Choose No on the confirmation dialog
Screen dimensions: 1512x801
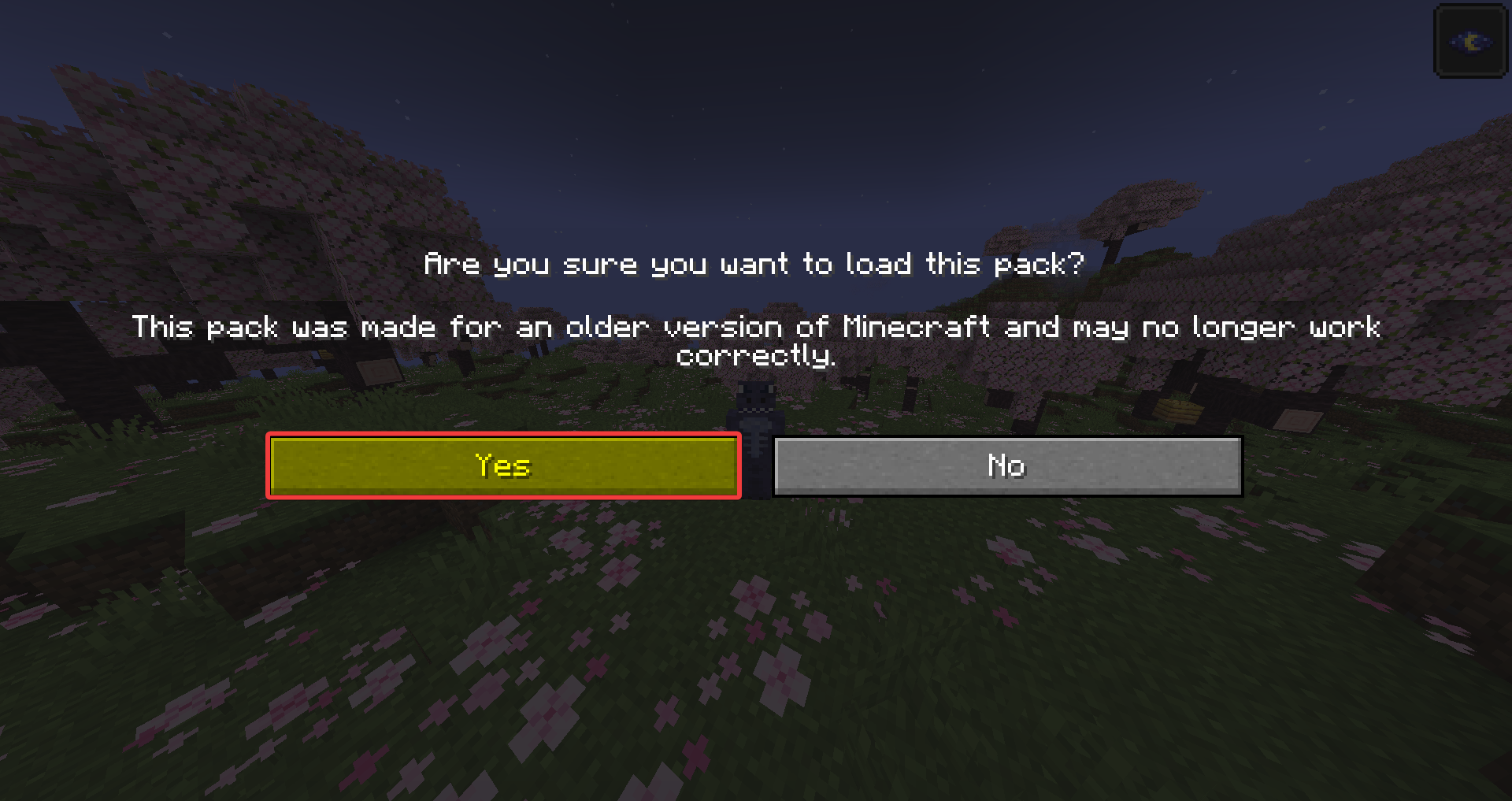point(1008,465)
